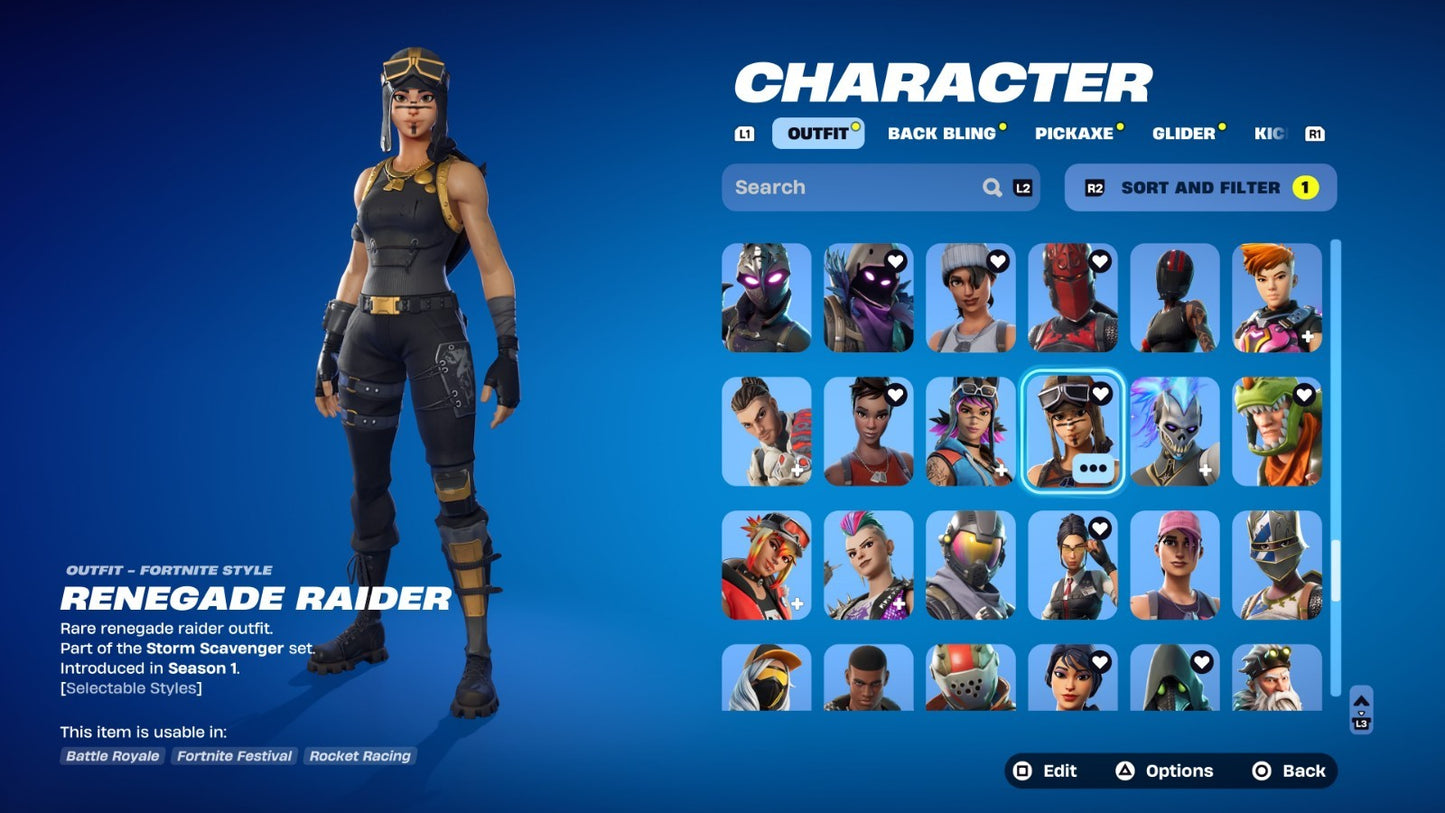This screenshot has width=1445, height=813.
Task: Favorite the Raven outfit heart
Action: click(893, 261)
